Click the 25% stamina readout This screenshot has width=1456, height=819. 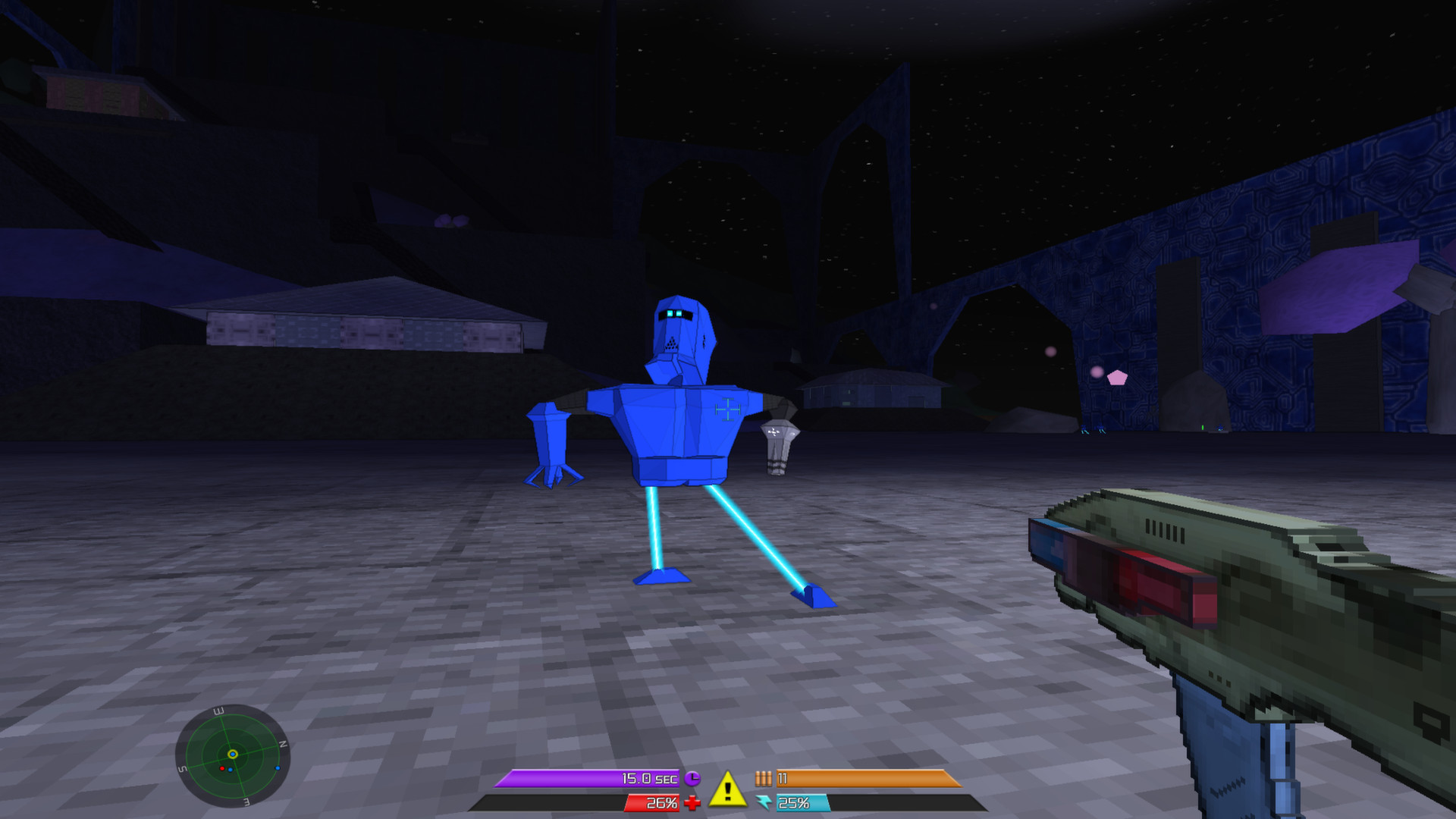pyautogui.click(x=794, y=804)
